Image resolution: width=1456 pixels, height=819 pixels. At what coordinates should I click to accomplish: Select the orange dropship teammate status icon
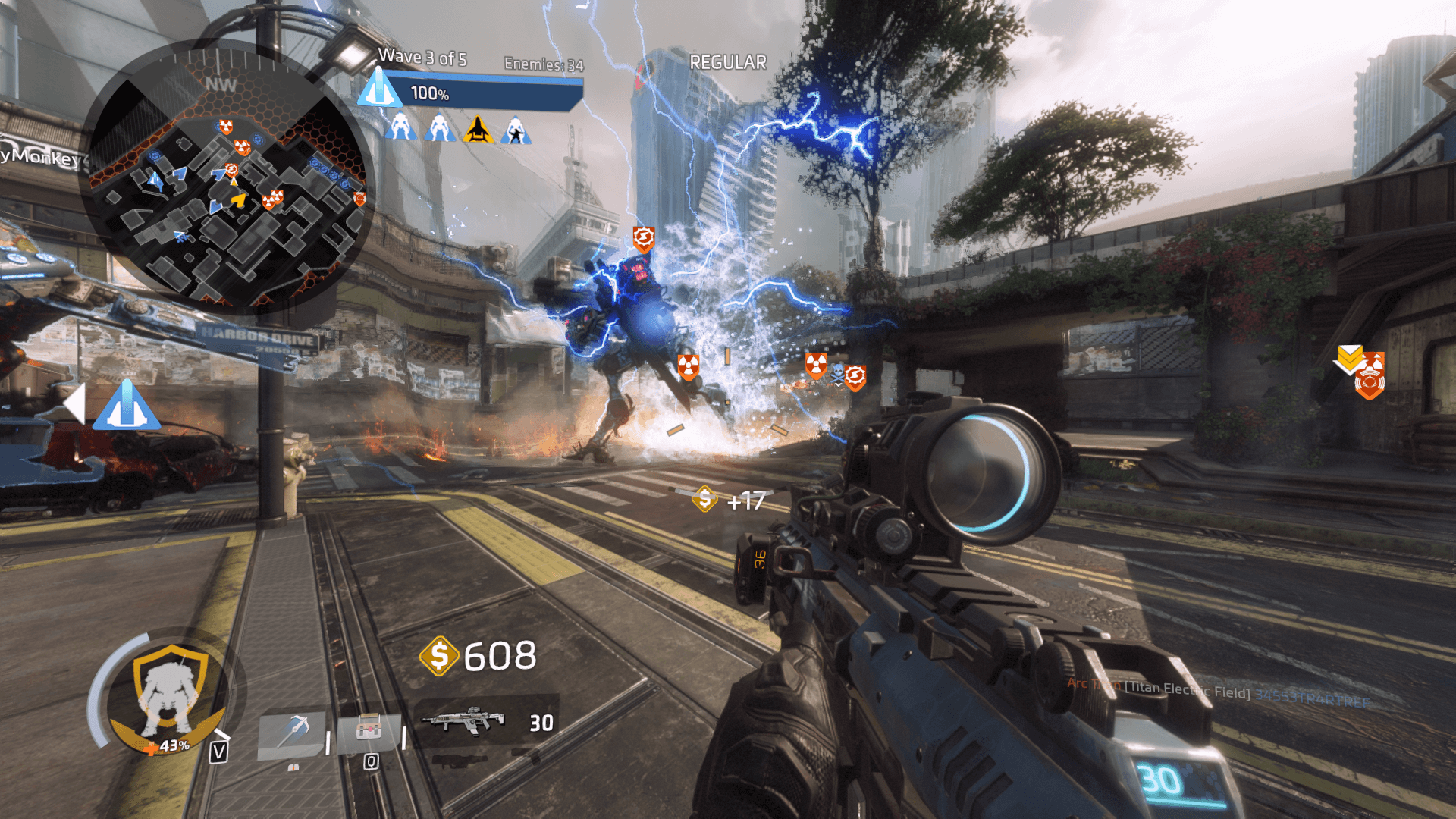click(478, 129)
